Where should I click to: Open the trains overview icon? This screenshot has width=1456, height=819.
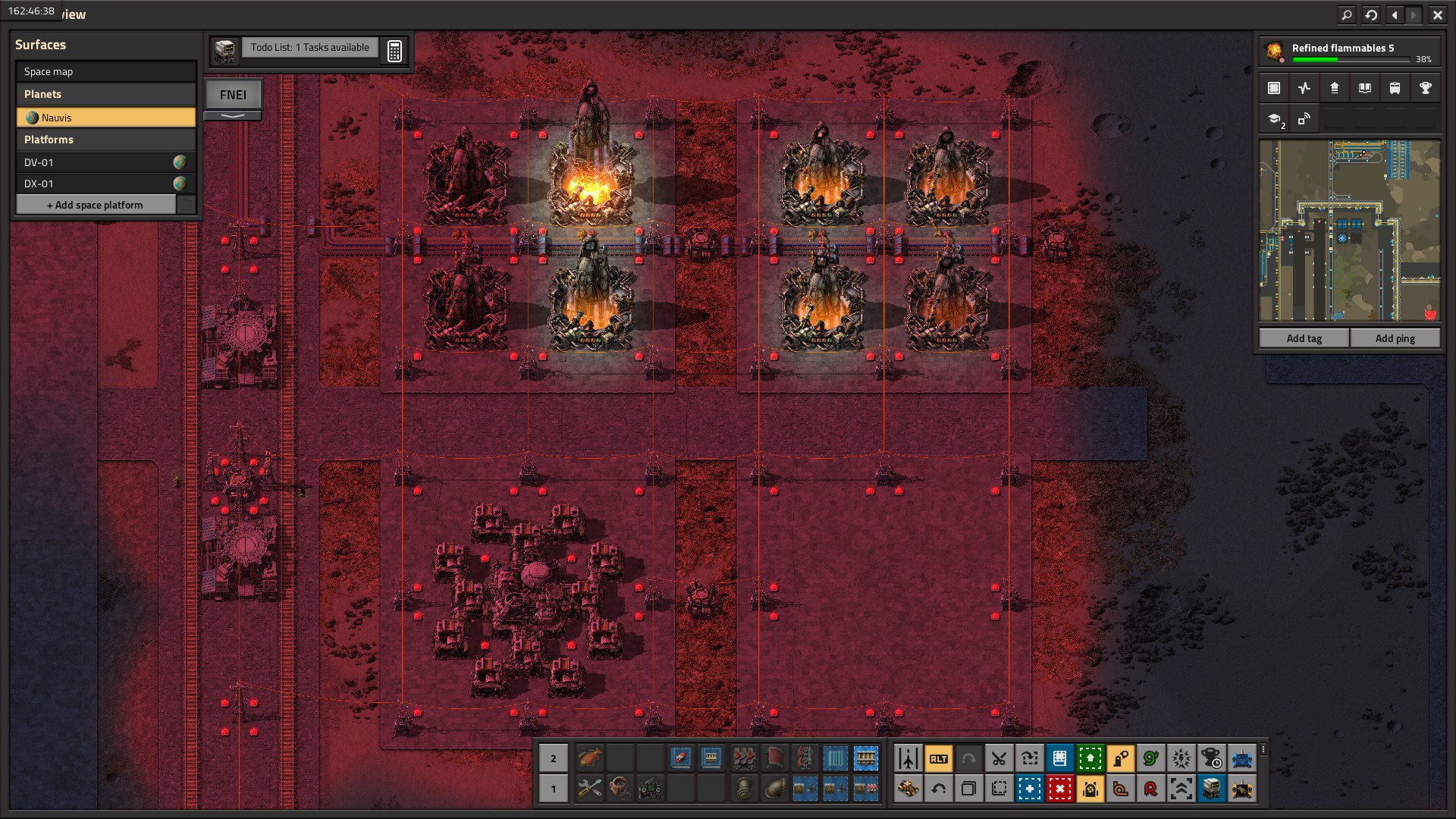pos(1395,88)
